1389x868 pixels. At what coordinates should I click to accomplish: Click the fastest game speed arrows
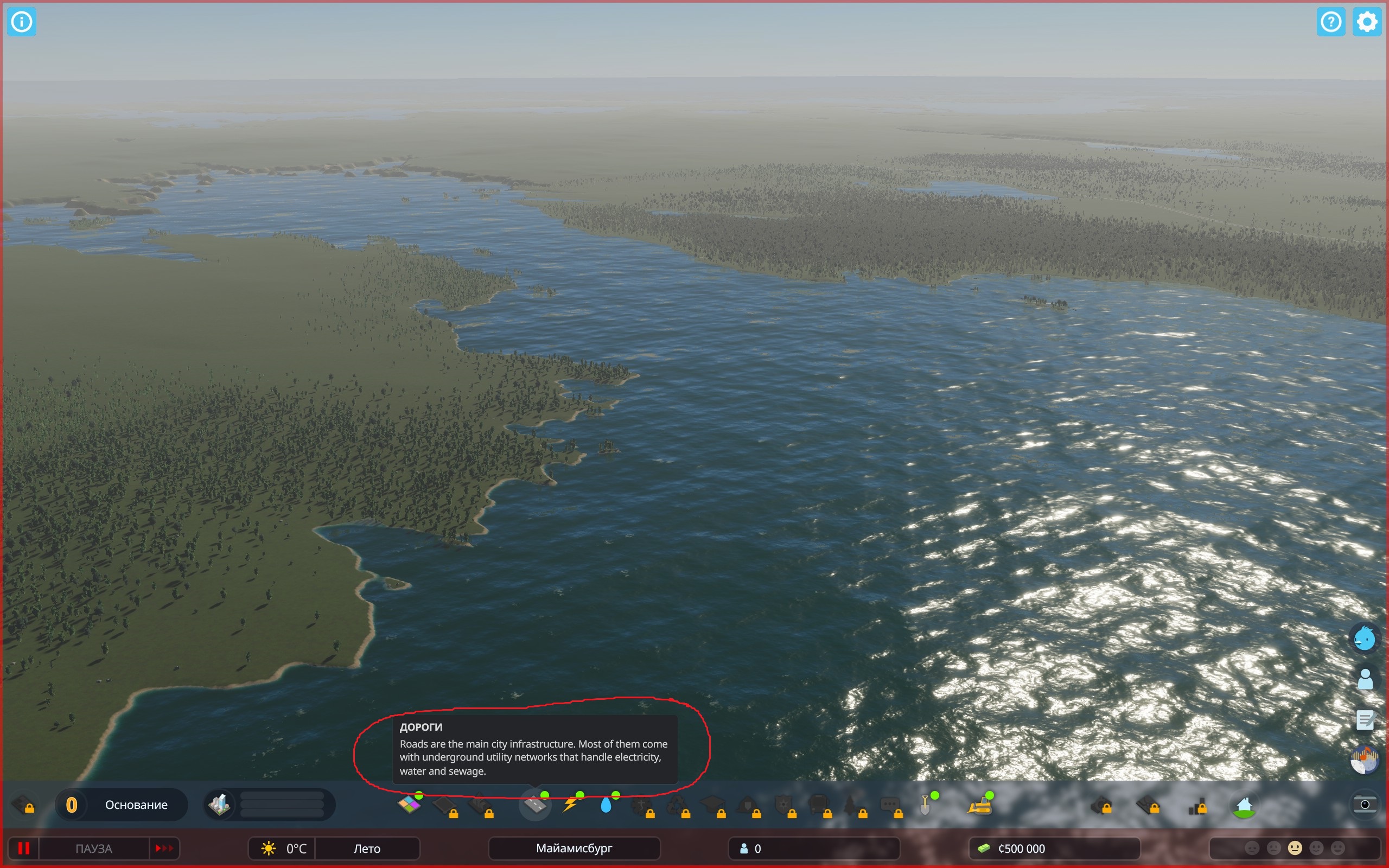pos(165,848)
